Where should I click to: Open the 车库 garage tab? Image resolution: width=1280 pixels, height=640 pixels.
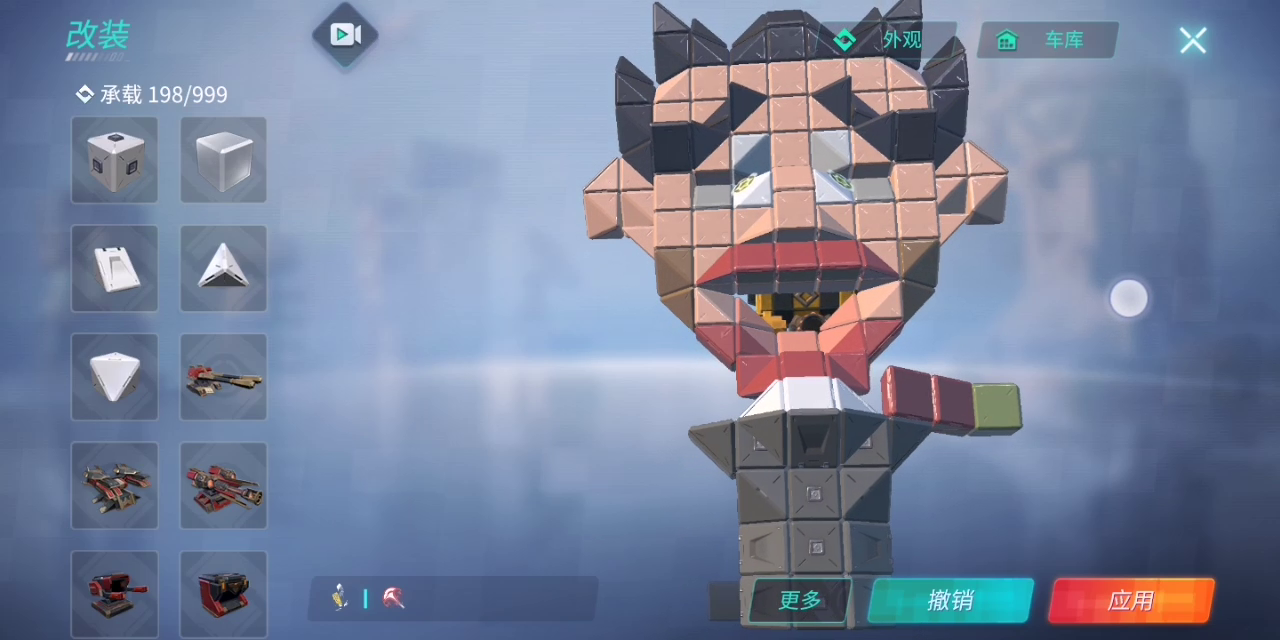[1047, 40]
